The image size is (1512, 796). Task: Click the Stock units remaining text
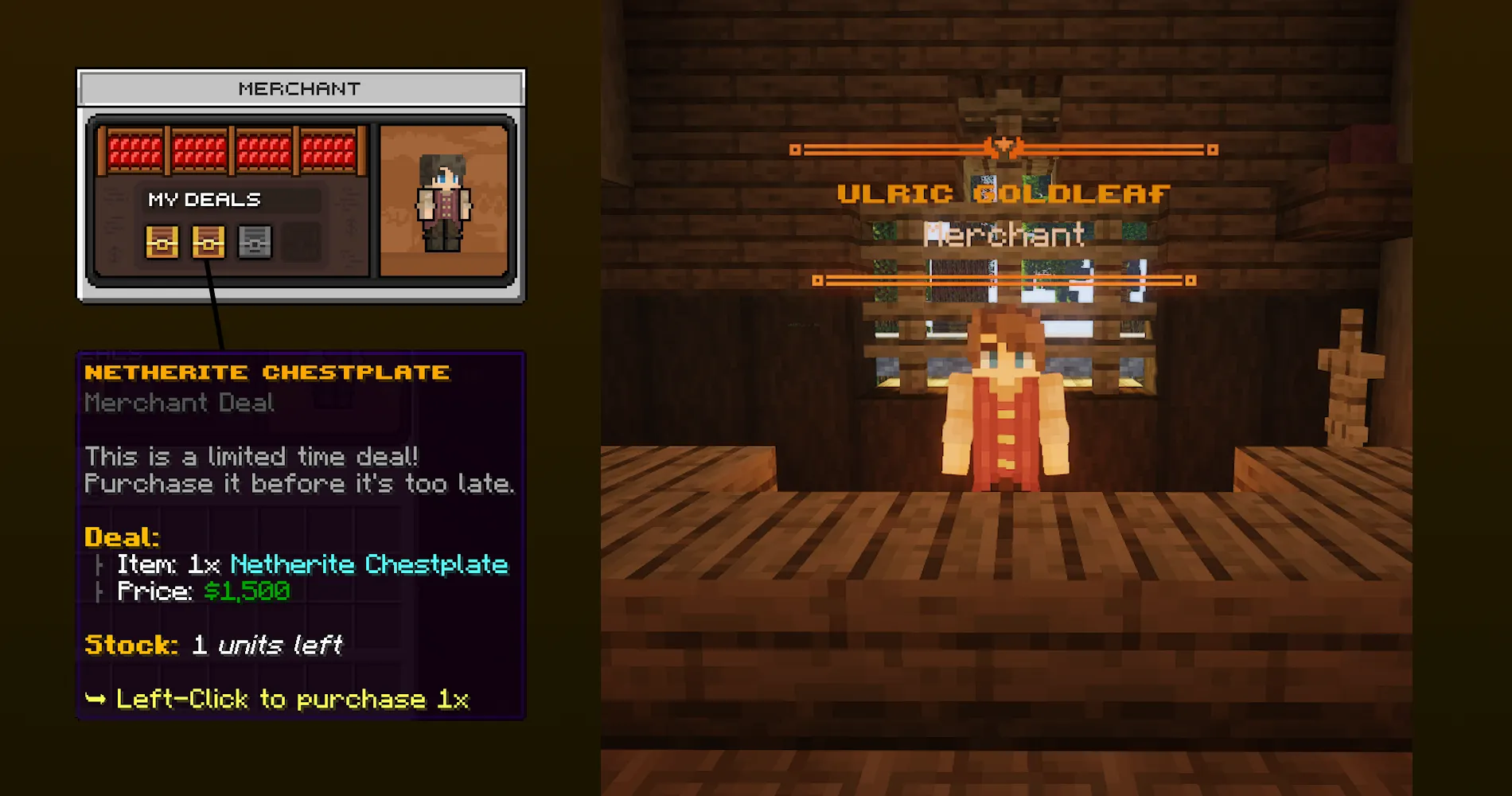click(212, 645)
